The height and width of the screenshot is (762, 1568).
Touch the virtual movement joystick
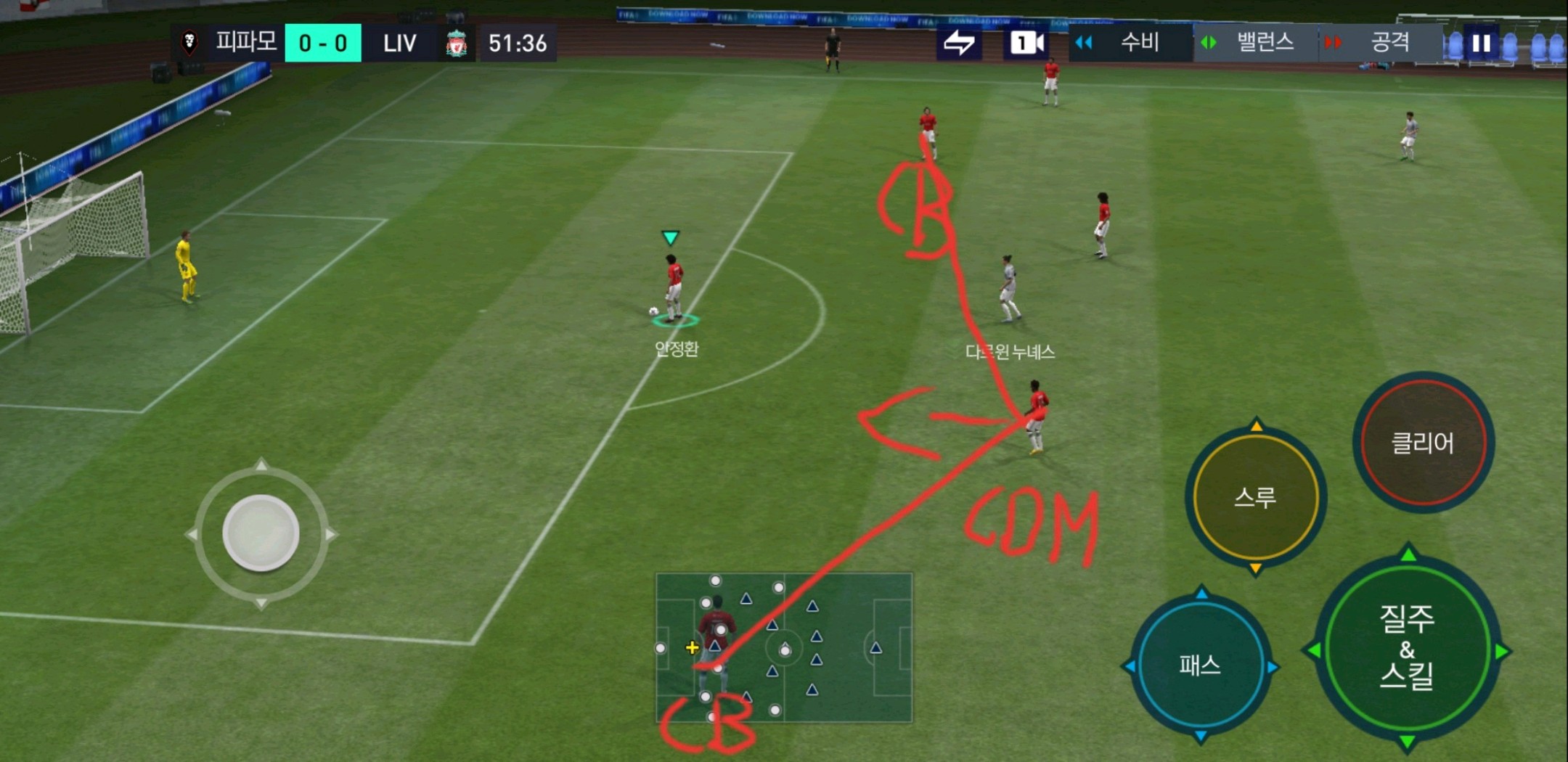tap(261, 533)
